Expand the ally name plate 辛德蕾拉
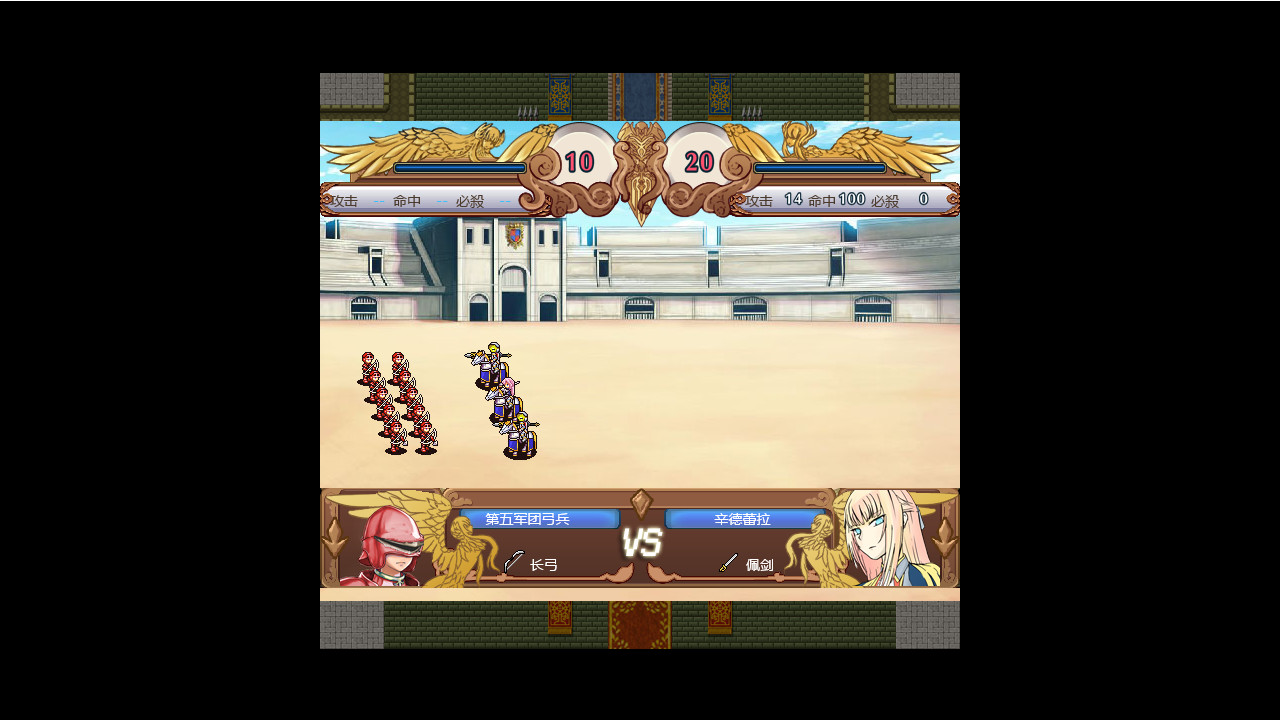Viewport: 1280px width, 720px height. (744, 519)
